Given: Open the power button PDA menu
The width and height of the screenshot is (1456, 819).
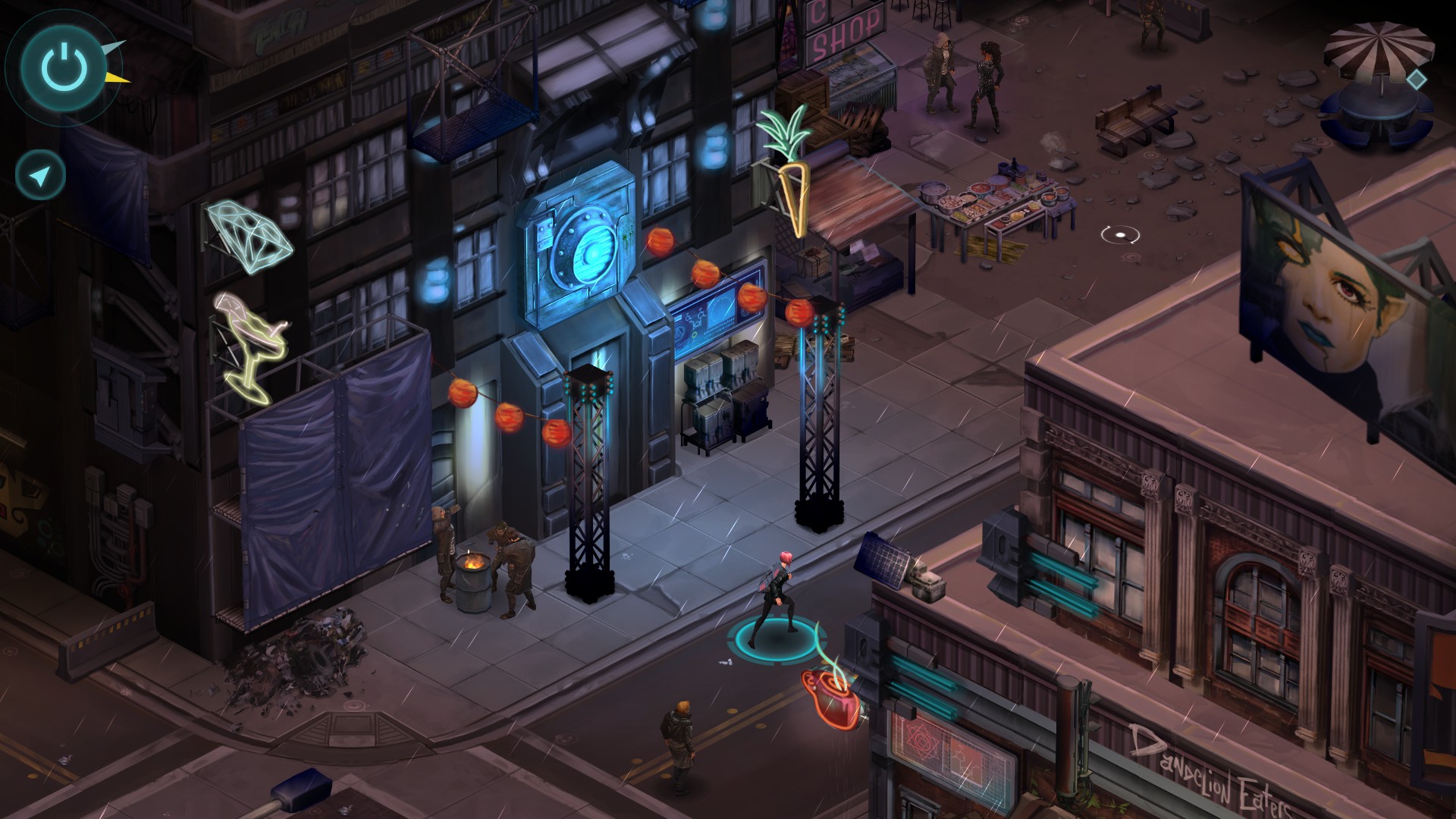Looking at the screenshot, I should [65, 67].
